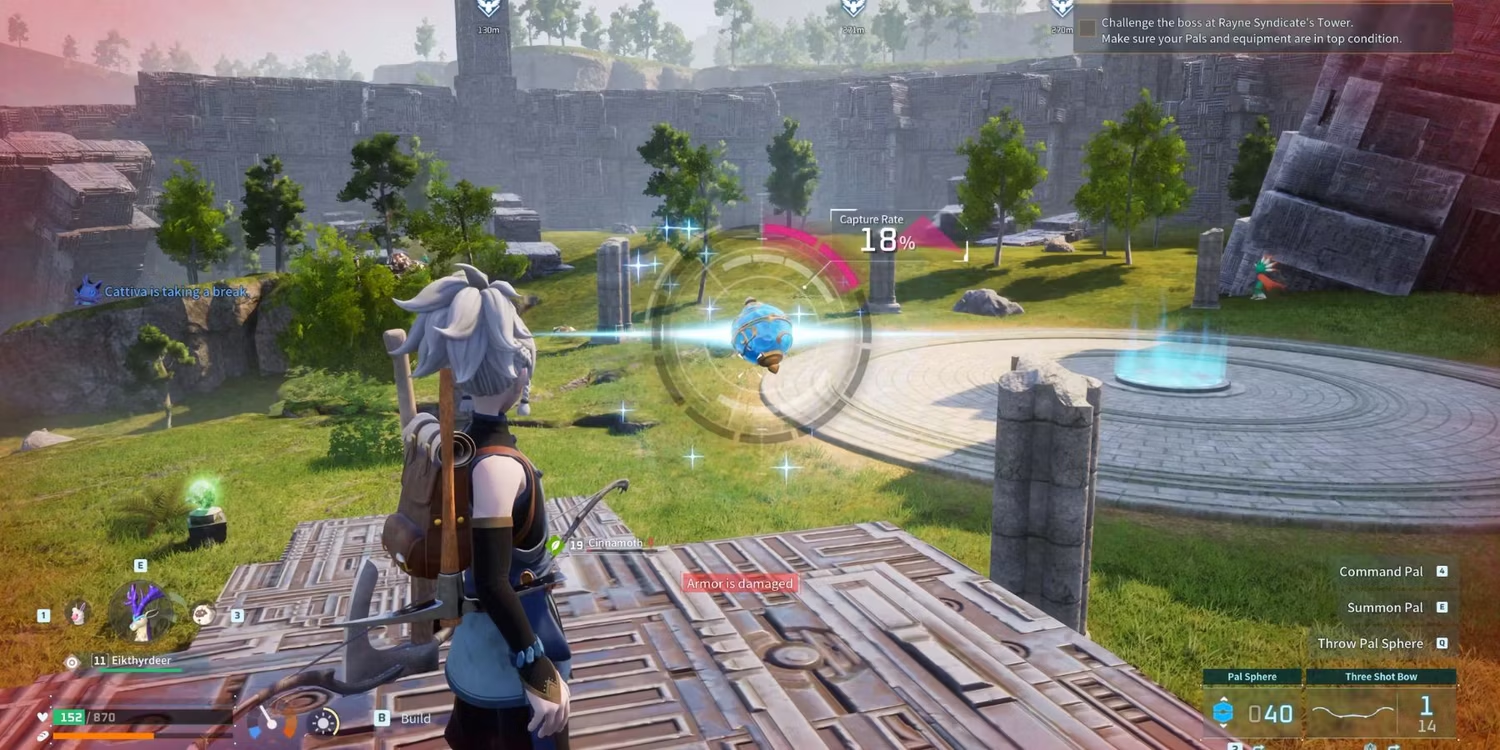Open the Build menu label
The width and height of the screenshot is (1500, 750).
click(x=415, y=718)
